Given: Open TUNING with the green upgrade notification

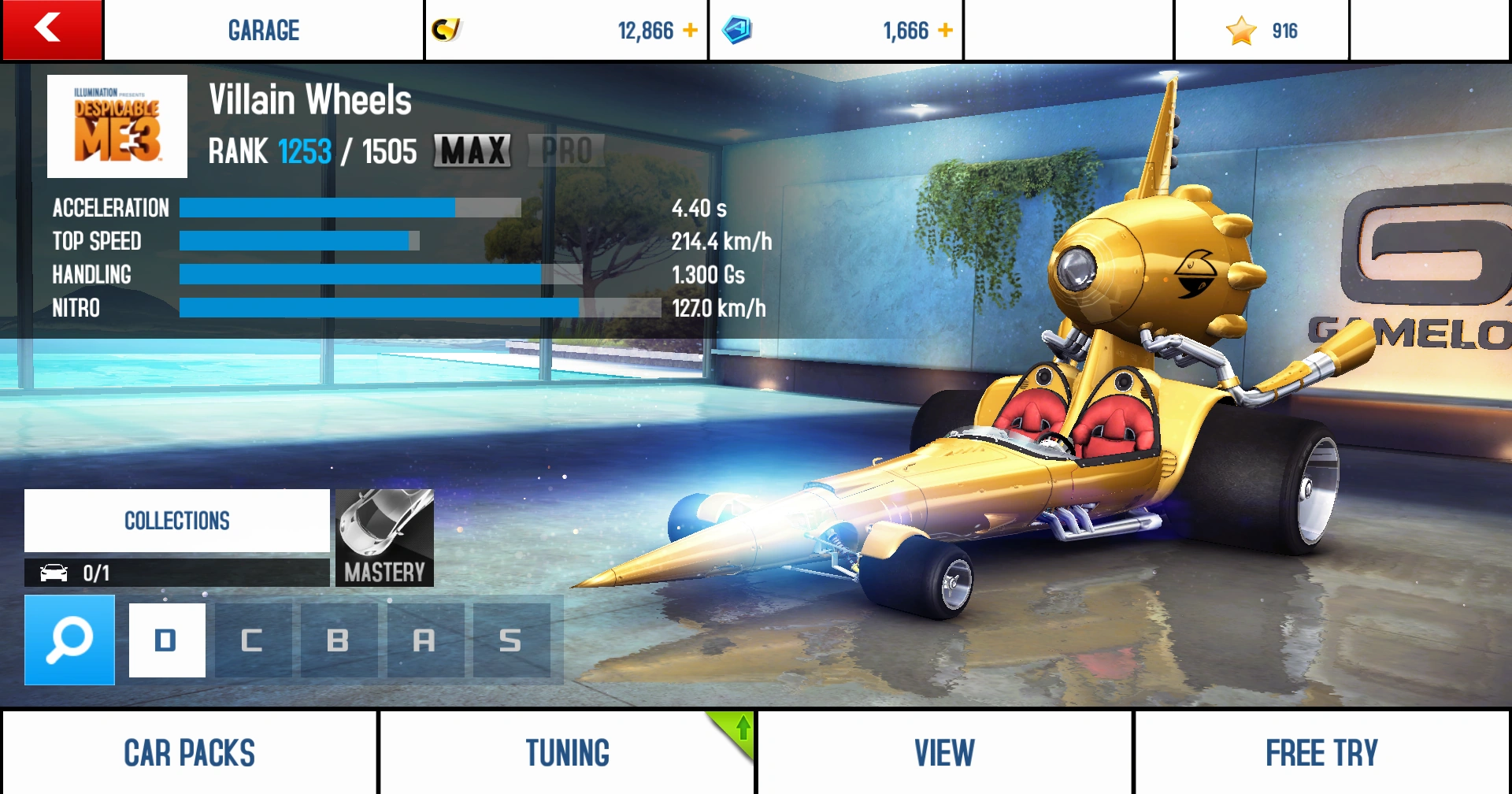Looking at the screenshot, I should tap(566, 751).
